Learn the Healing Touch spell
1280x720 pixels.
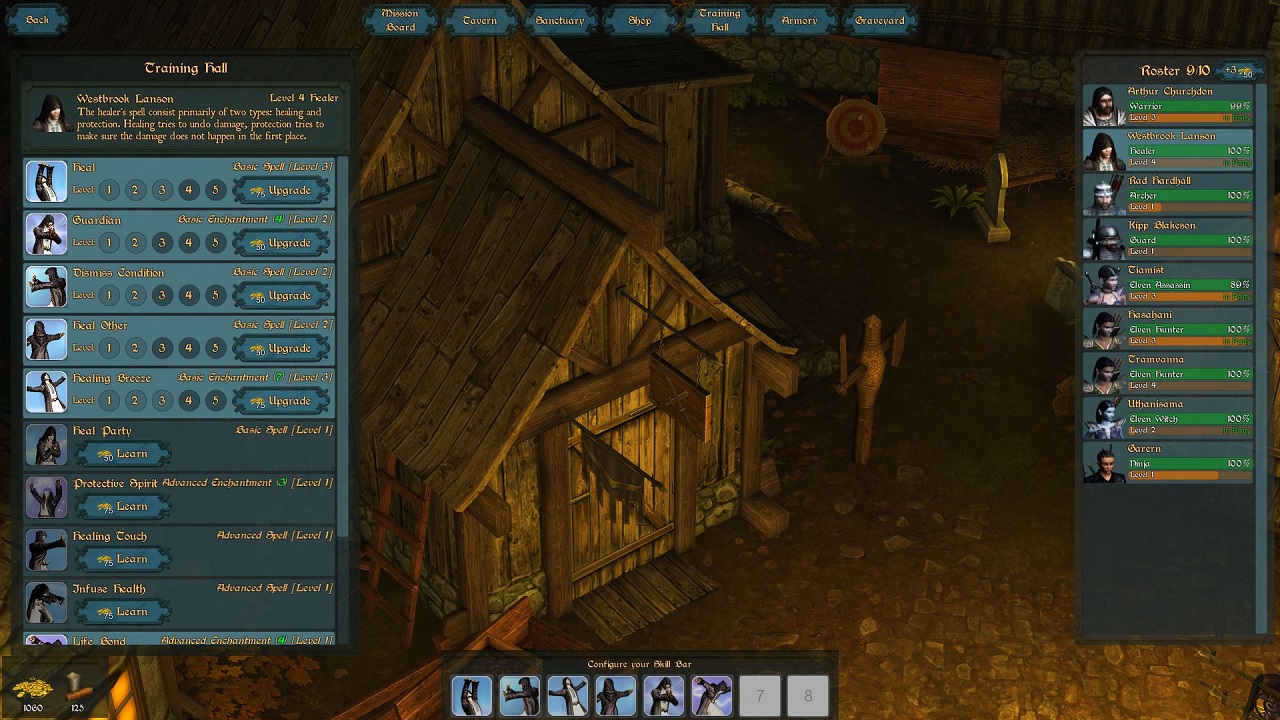point(123,559)
